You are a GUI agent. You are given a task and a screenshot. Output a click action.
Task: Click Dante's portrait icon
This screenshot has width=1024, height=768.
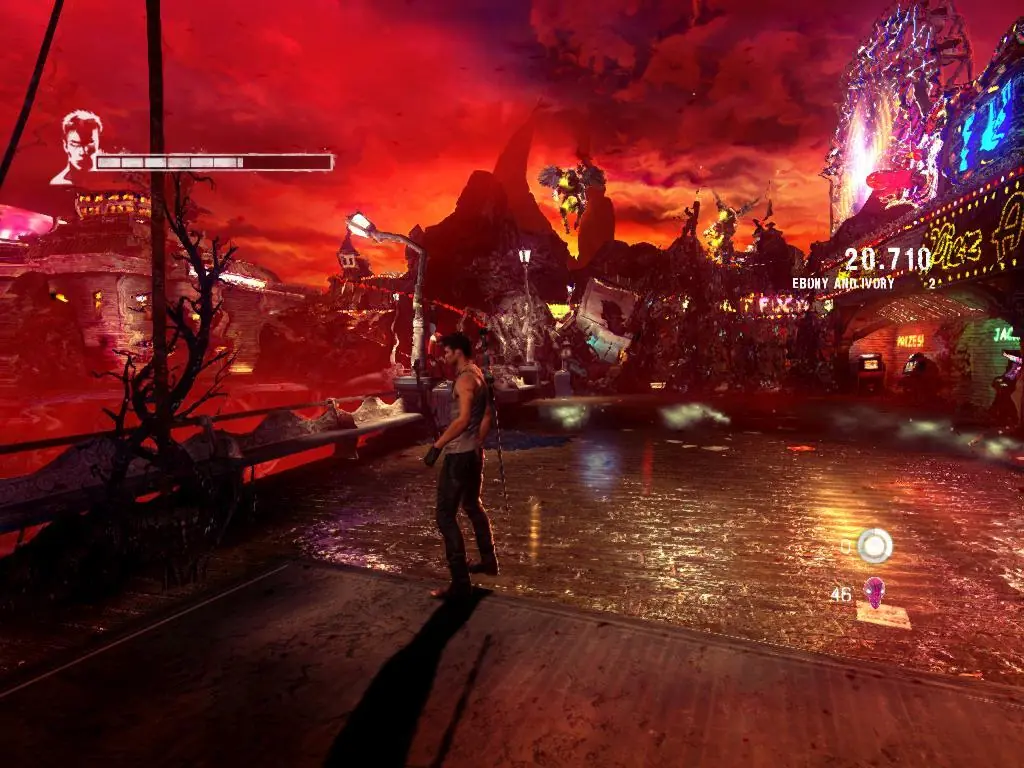79,148
